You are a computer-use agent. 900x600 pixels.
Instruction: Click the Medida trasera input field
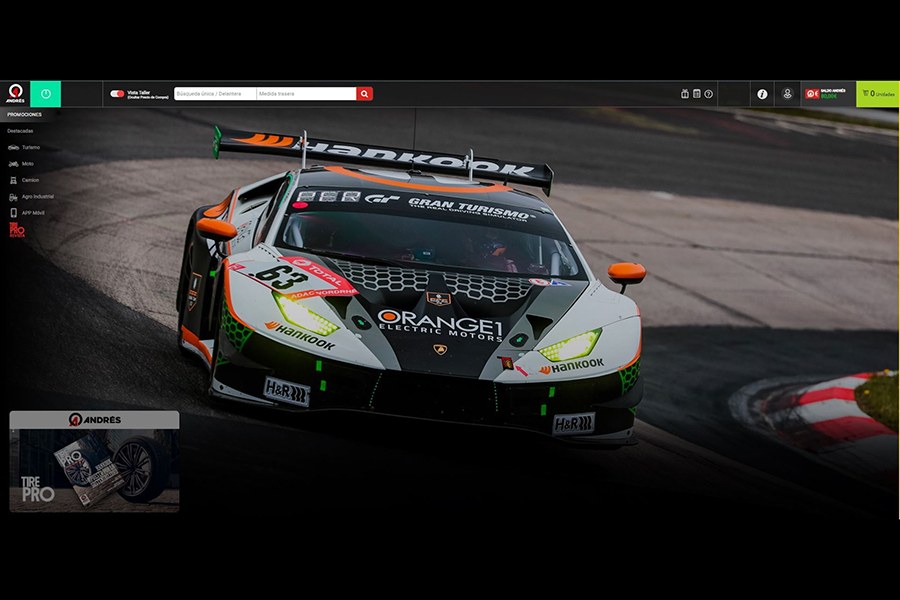[x=306, y=94]
